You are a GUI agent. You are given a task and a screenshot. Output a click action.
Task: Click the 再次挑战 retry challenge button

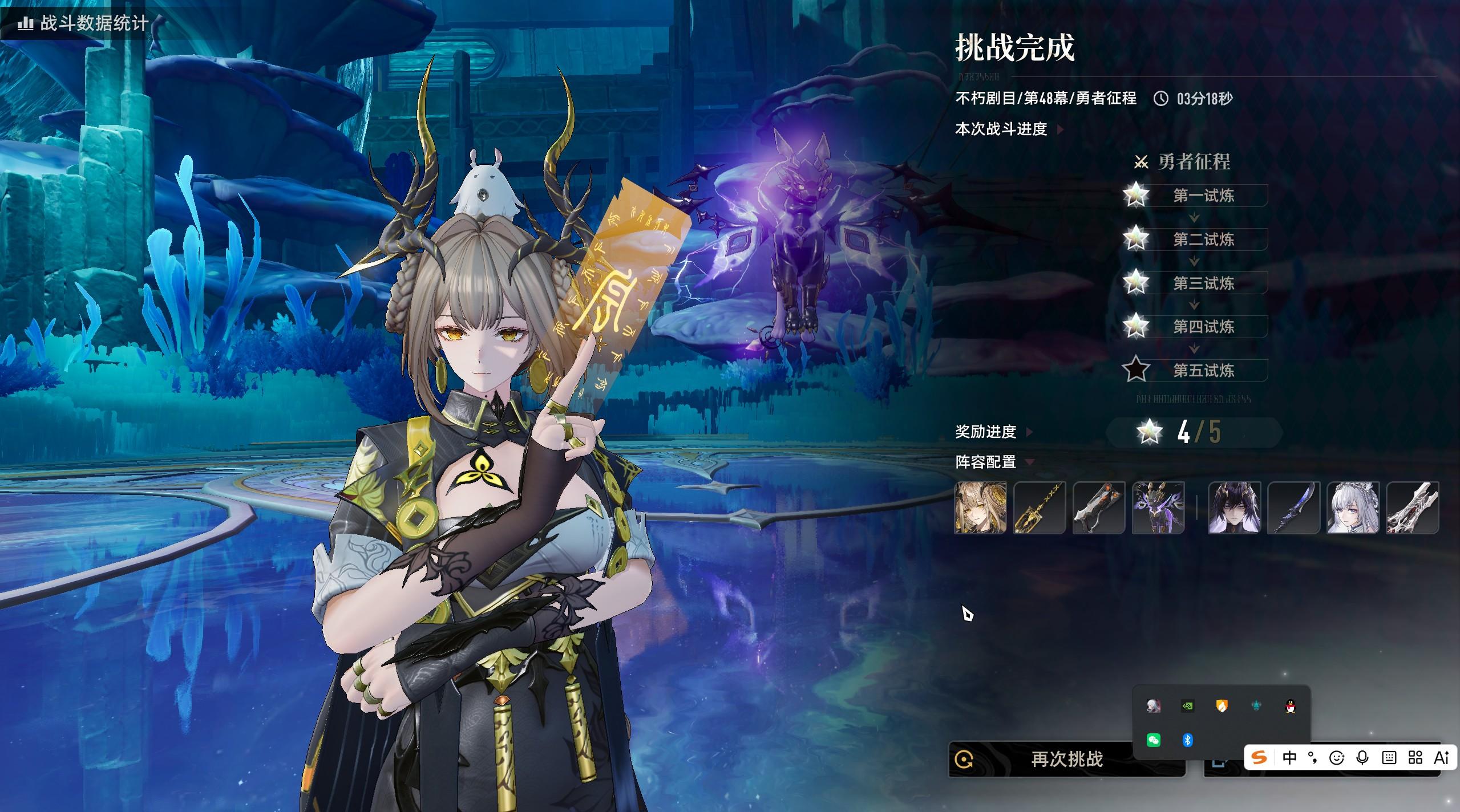(x=1066, y=759)
